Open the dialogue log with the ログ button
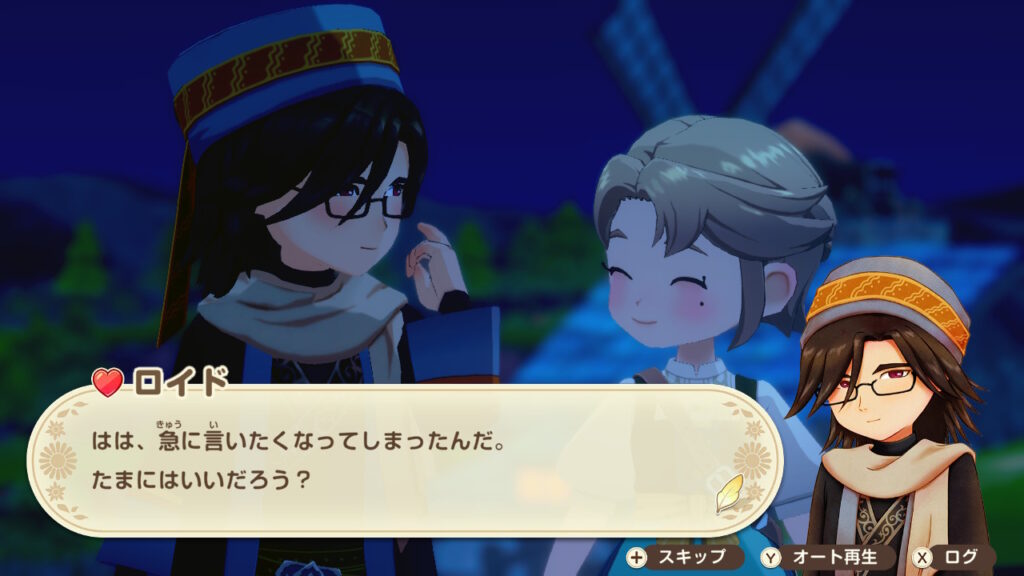Image resolution: width=1024 pixels, height=576 pixels. point(952,557)
